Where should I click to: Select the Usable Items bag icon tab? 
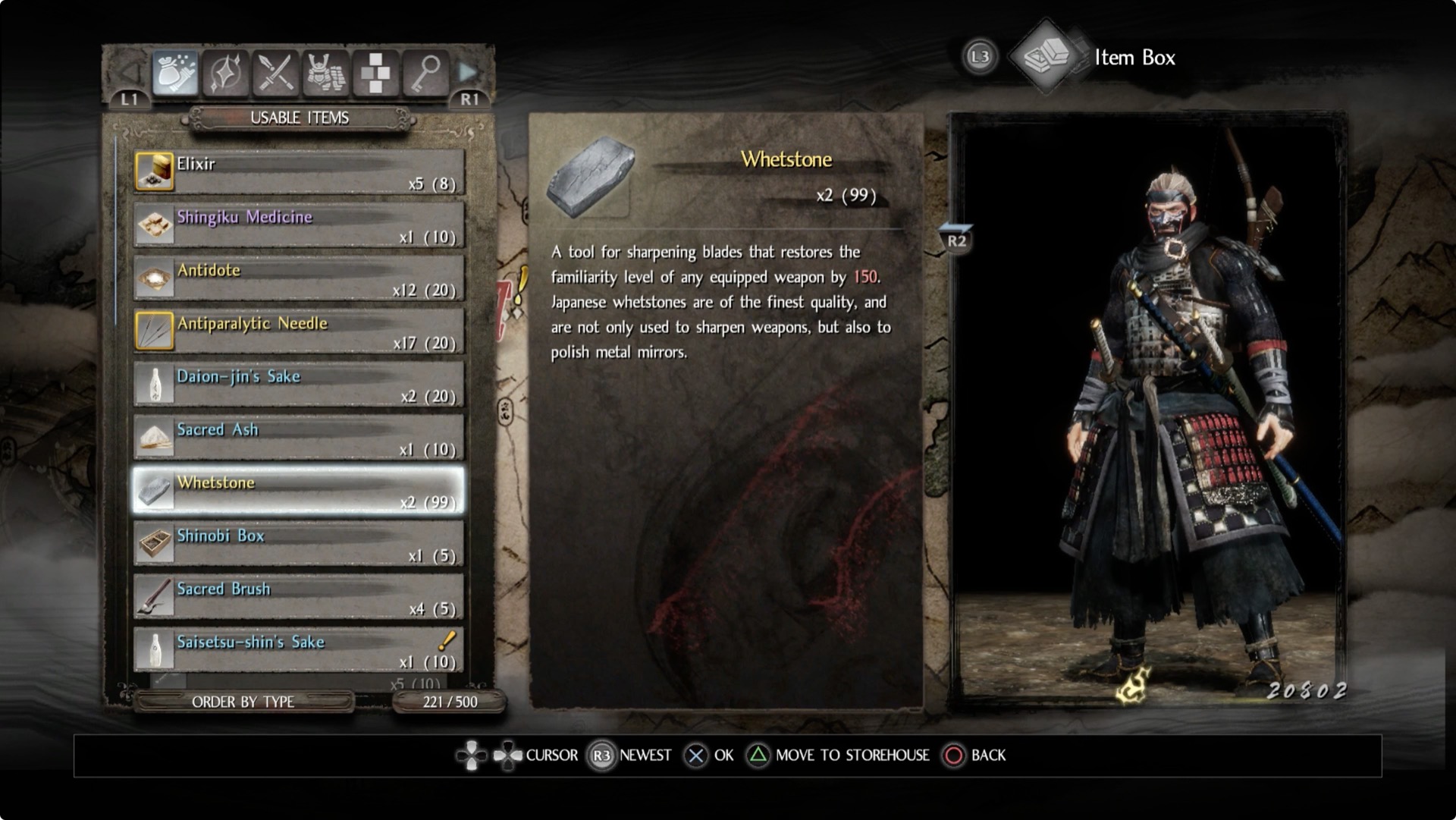coord(176,73)
